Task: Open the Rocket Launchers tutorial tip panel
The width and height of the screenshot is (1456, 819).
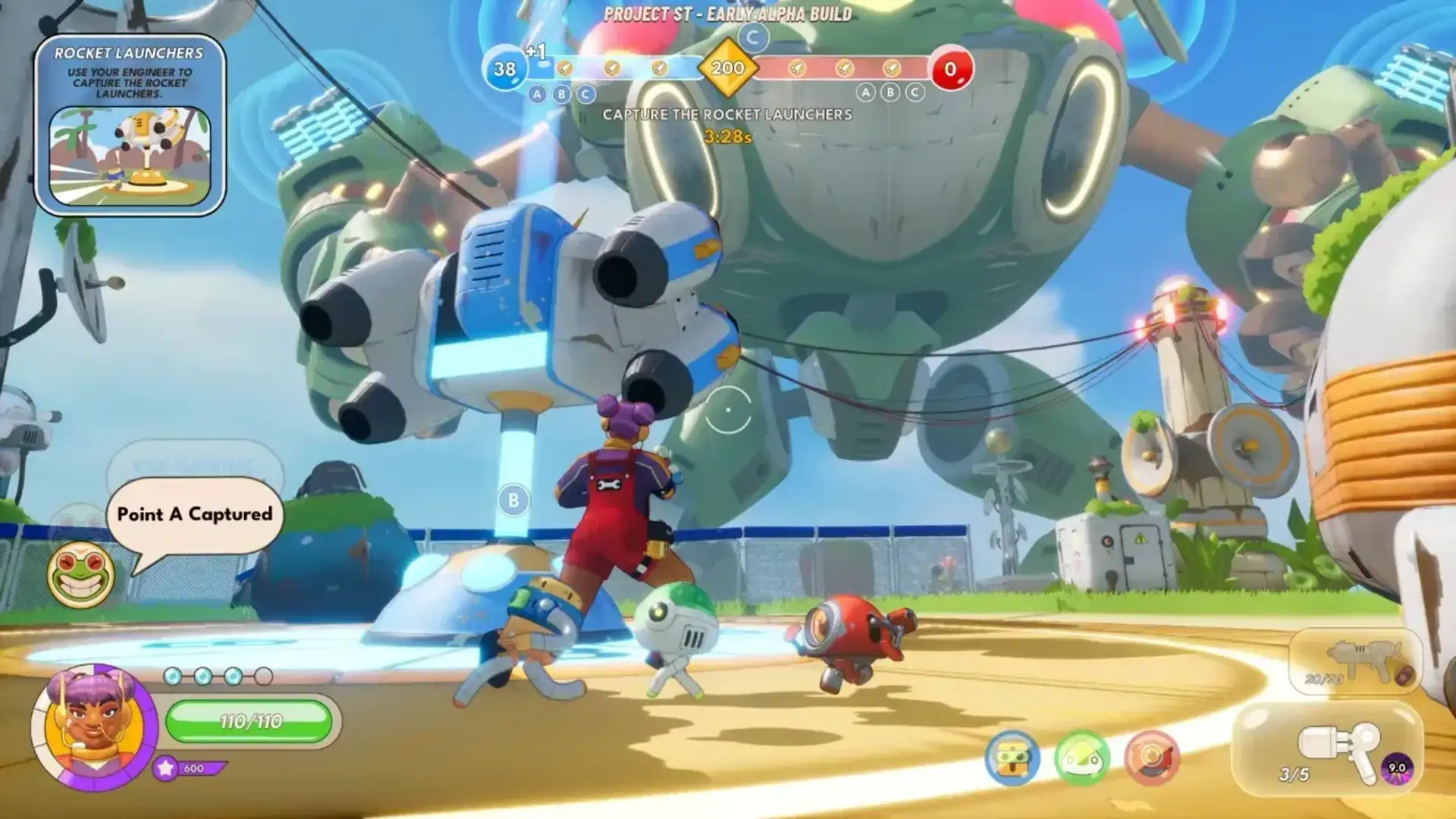Action: pyautogui.click(x=130, y=125)
